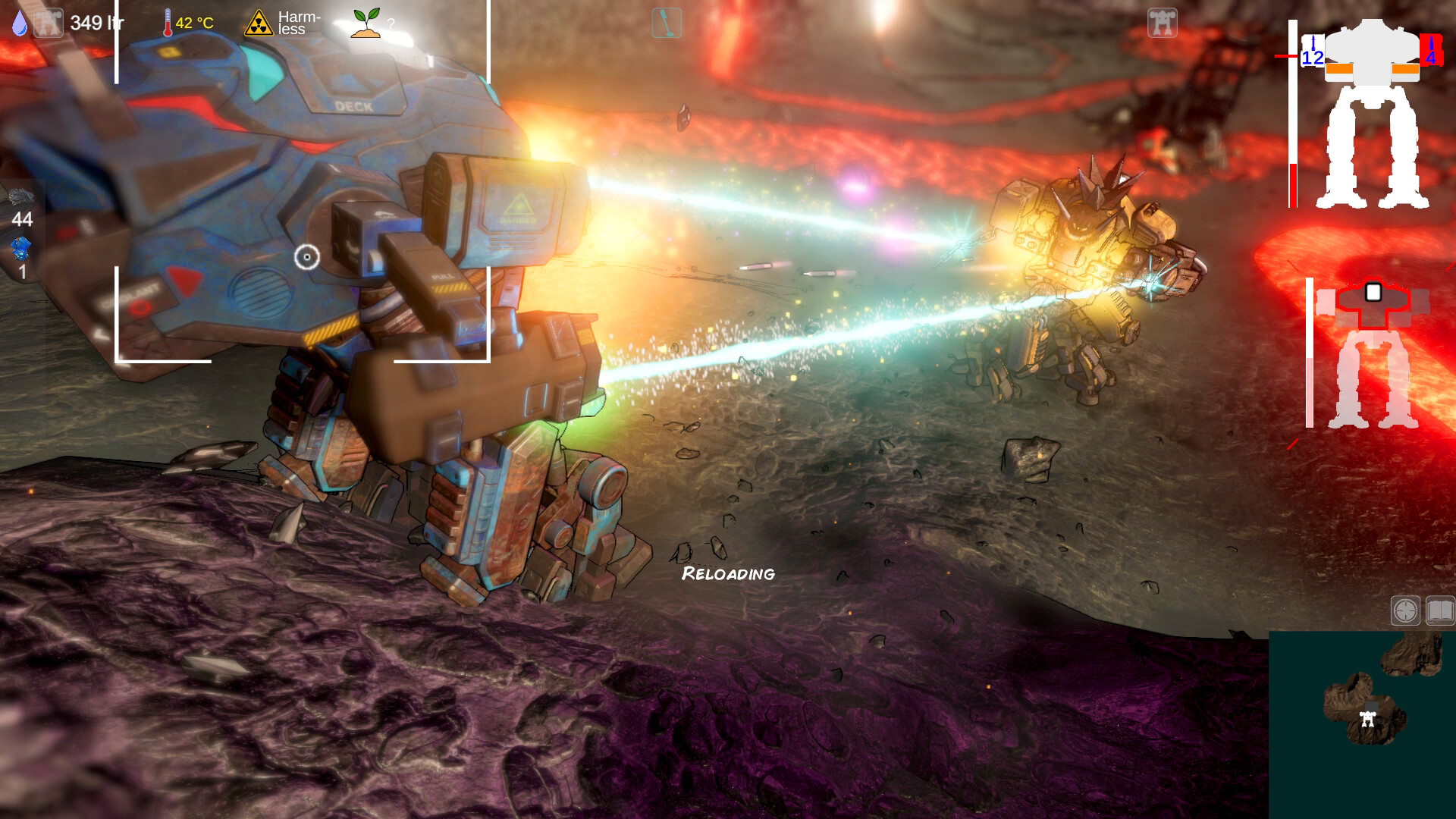Click the radiation hazard symbol labeled Harmless
The height and width of the screenshot is (819, 1456).
258,21
